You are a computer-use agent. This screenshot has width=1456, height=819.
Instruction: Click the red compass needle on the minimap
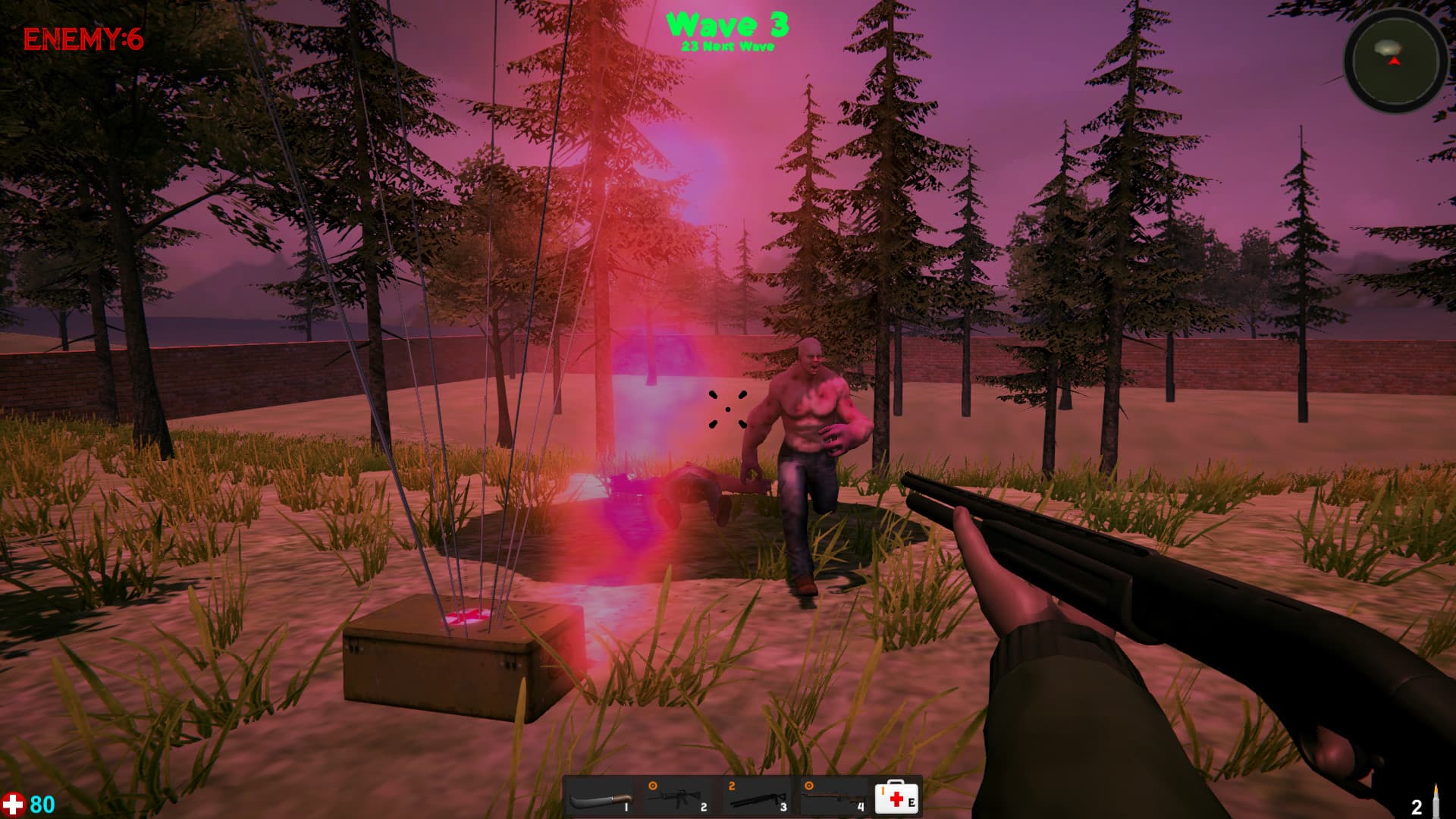1395,61
